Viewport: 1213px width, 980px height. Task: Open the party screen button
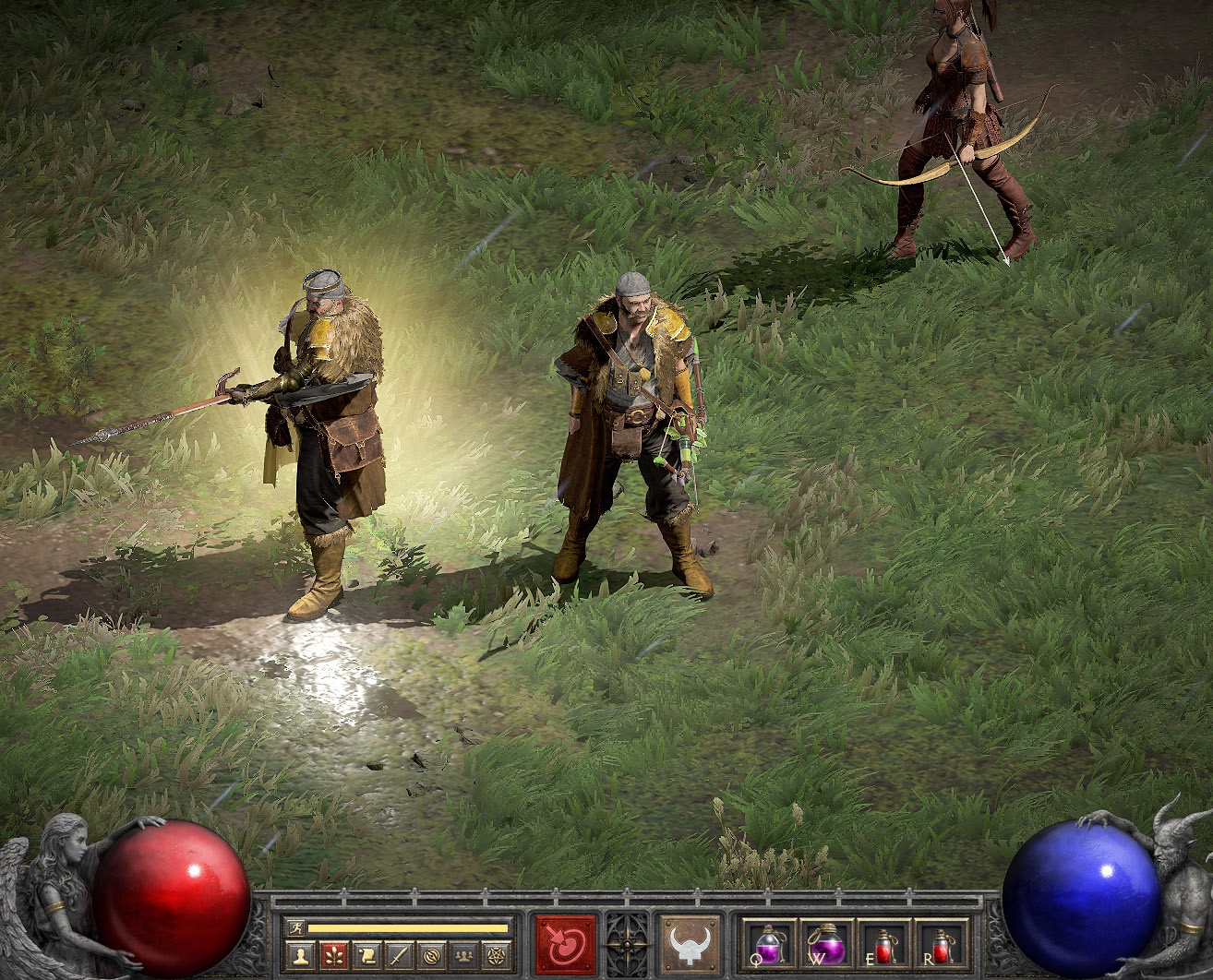pos(463,955)
